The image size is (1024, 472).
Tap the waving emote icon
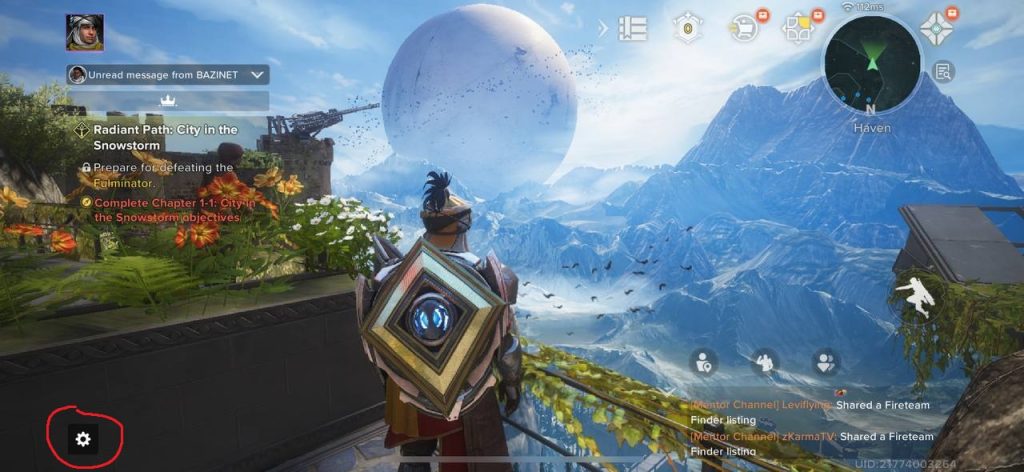(x=765, y=362)
